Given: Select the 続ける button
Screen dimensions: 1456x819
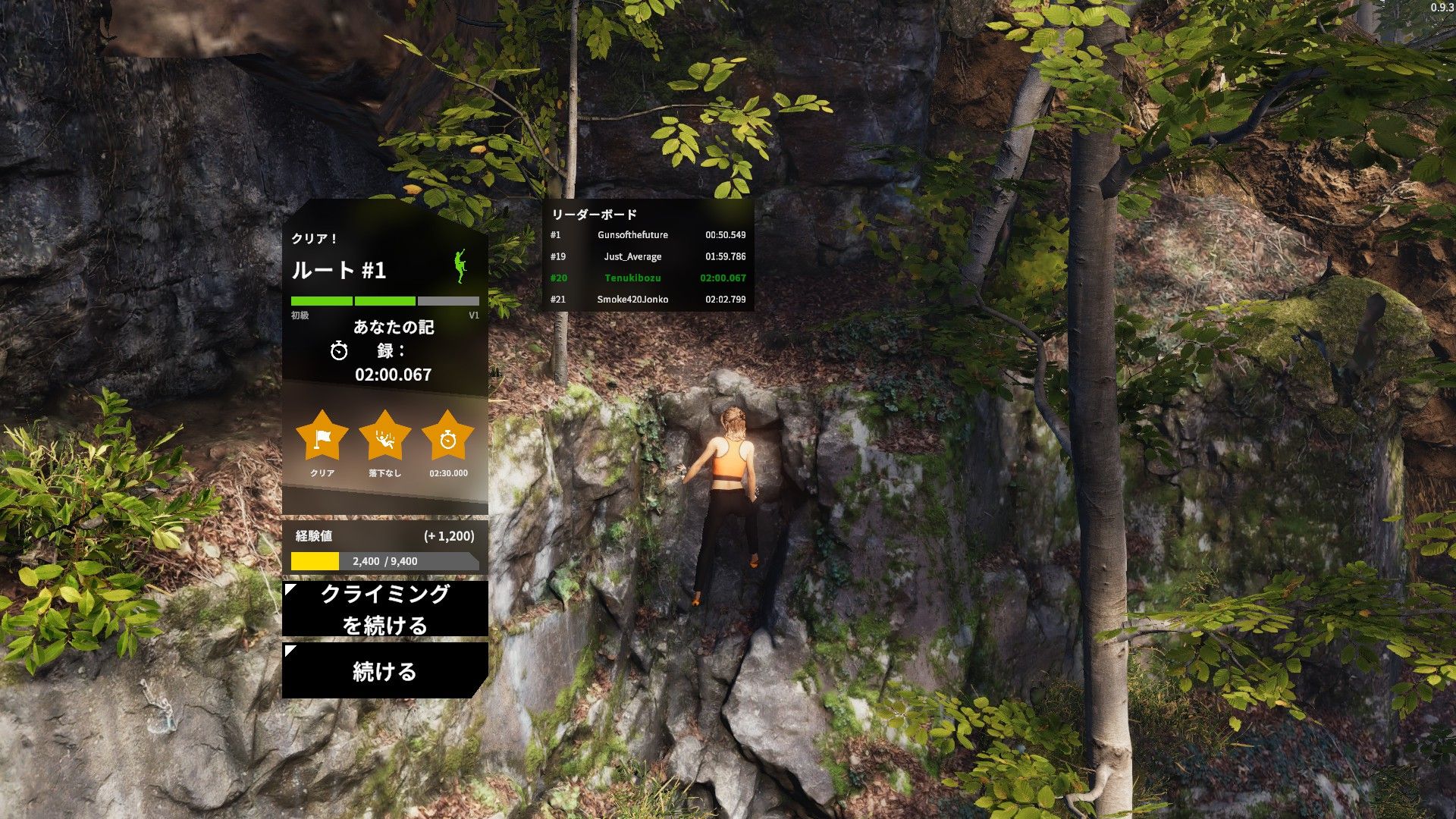Looking at the screenshot, I should click(384, 671).
